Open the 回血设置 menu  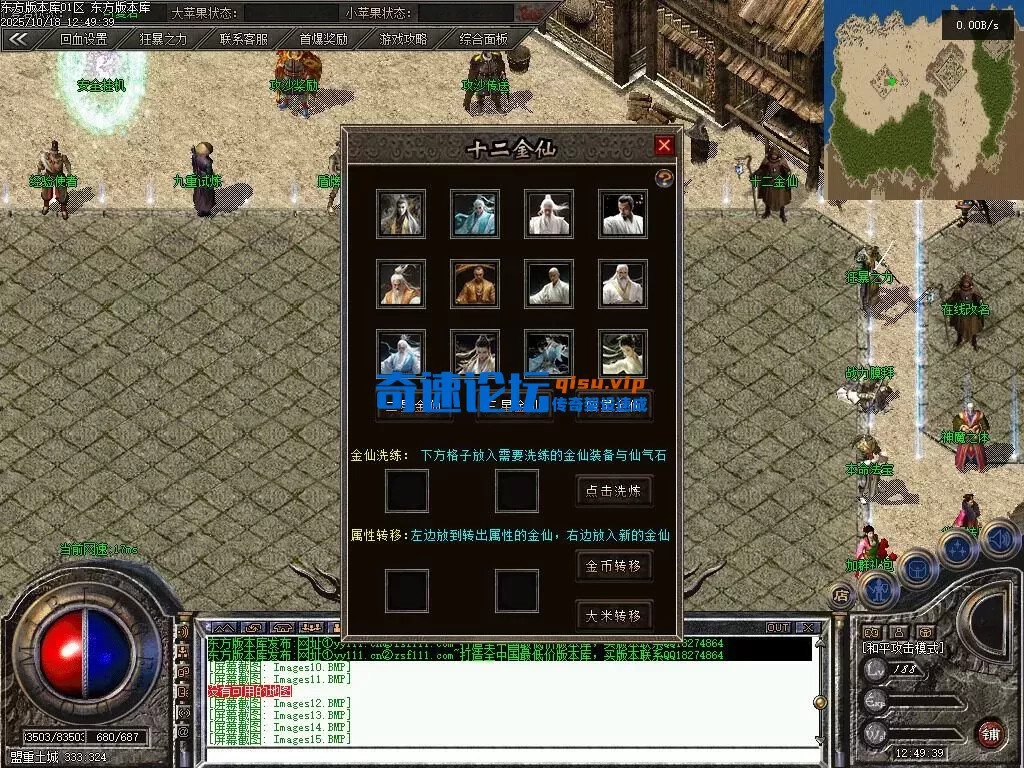[x=83, y=39]
